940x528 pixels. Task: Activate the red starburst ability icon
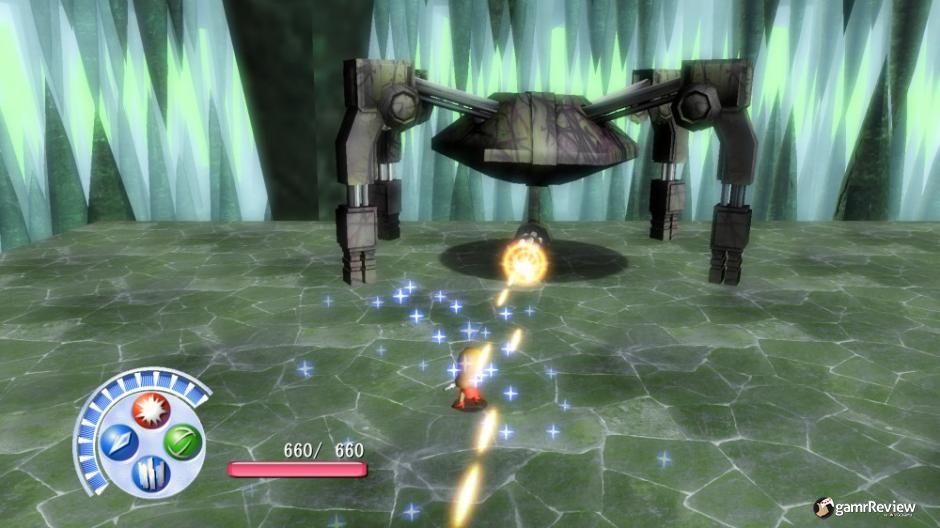[x=152, y=411]
